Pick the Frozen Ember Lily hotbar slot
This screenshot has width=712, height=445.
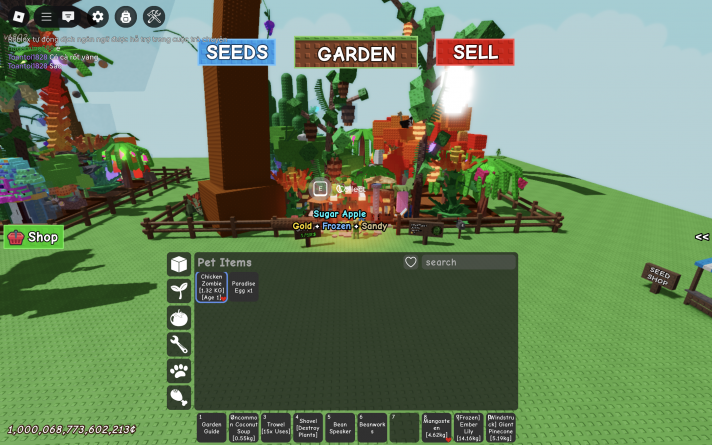469,428
